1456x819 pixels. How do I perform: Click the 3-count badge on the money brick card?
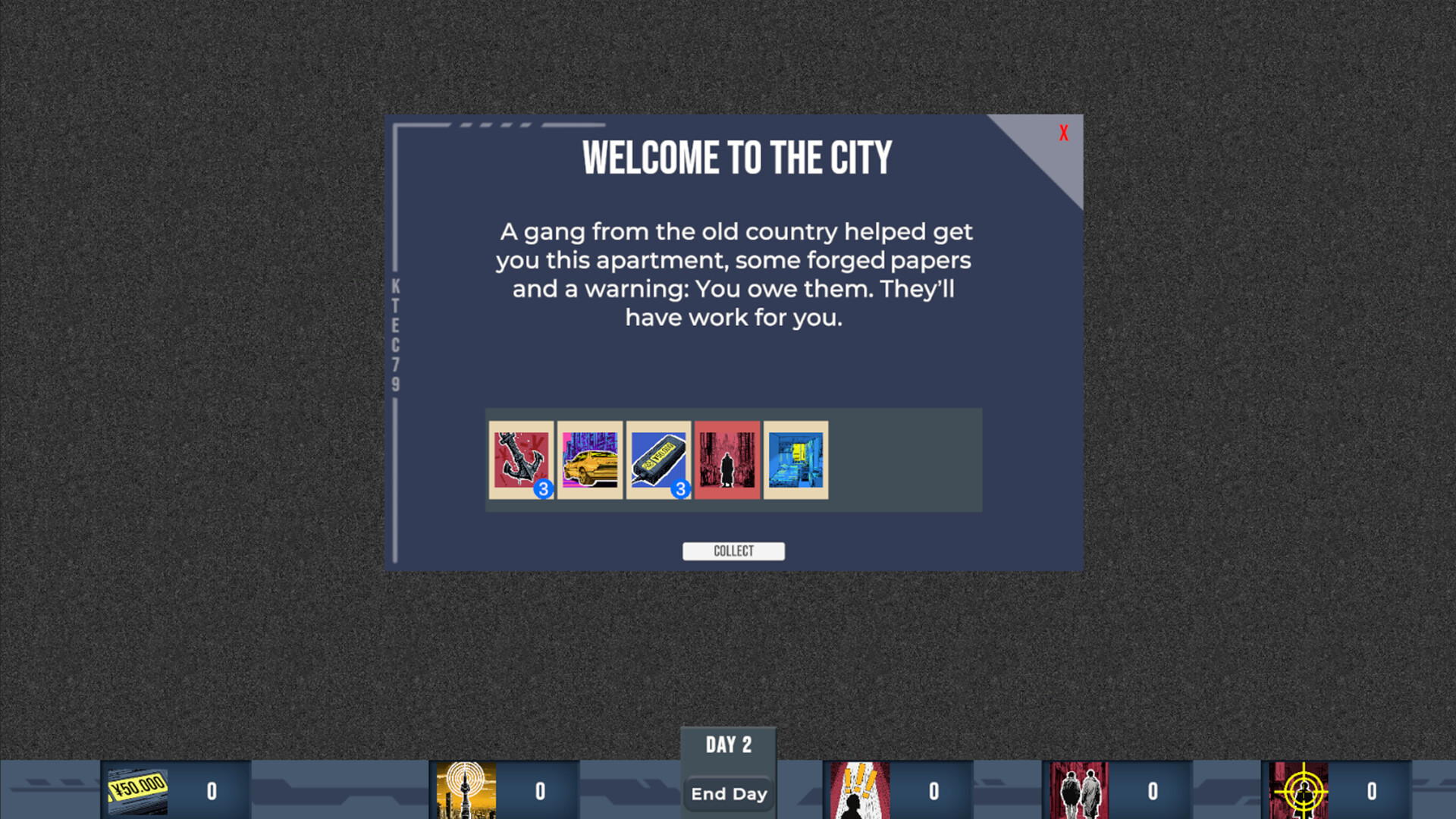point(680,490)
